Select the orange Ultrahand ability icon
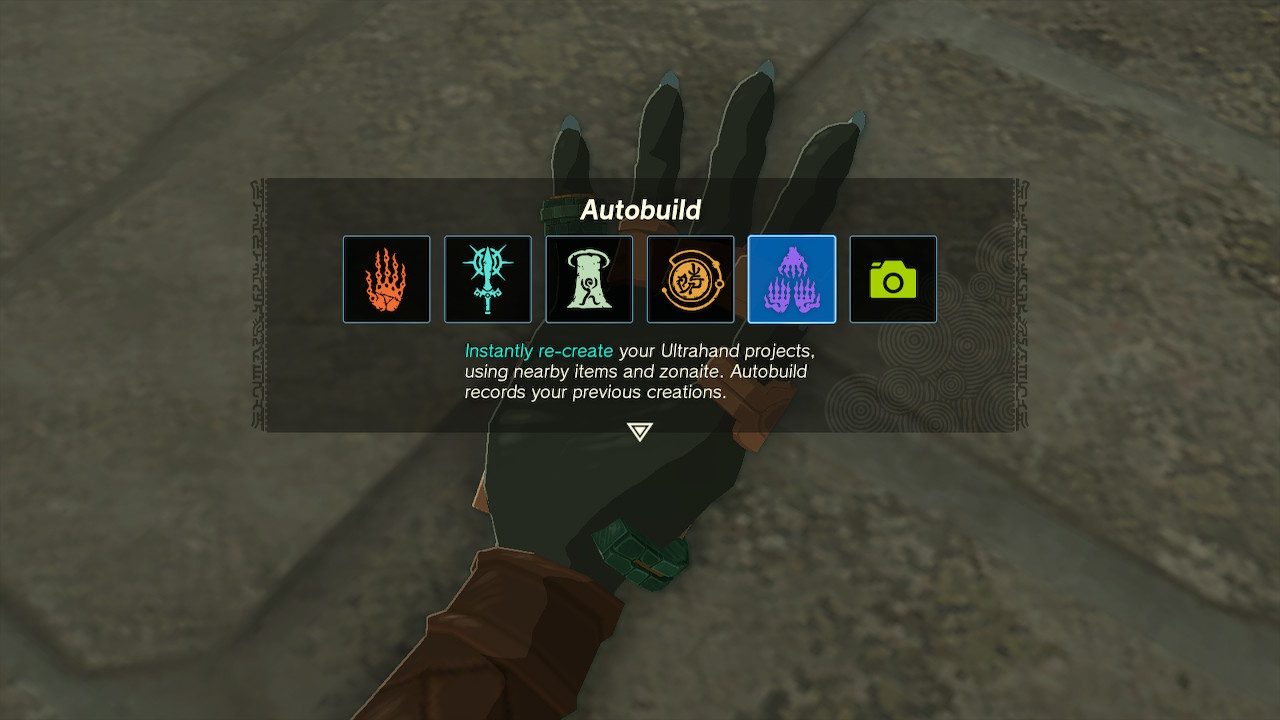The width and height of the screenshot is (1280, 720). [386, 279]
